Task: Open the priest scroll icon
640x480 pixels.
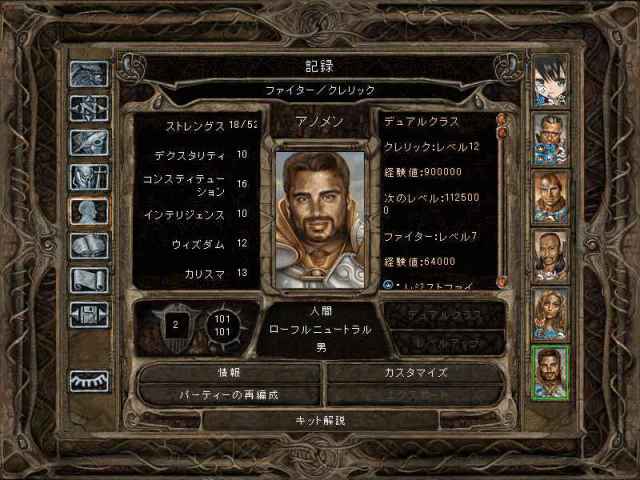Action: pyautogui.click(x=88, y=280)
